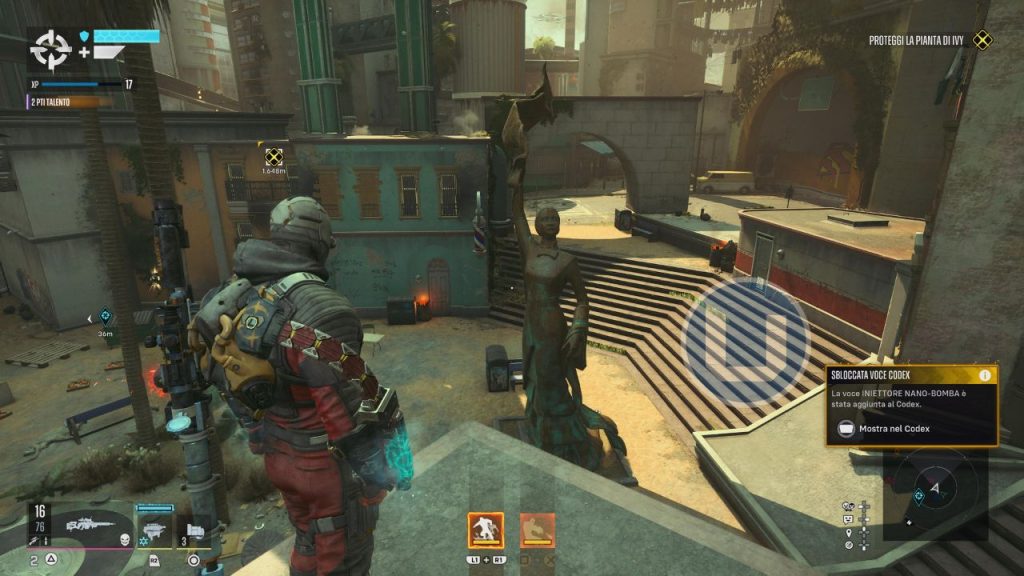
Task: Switch to the secondary weapon with snowflake icon
Action: point(153,527)
